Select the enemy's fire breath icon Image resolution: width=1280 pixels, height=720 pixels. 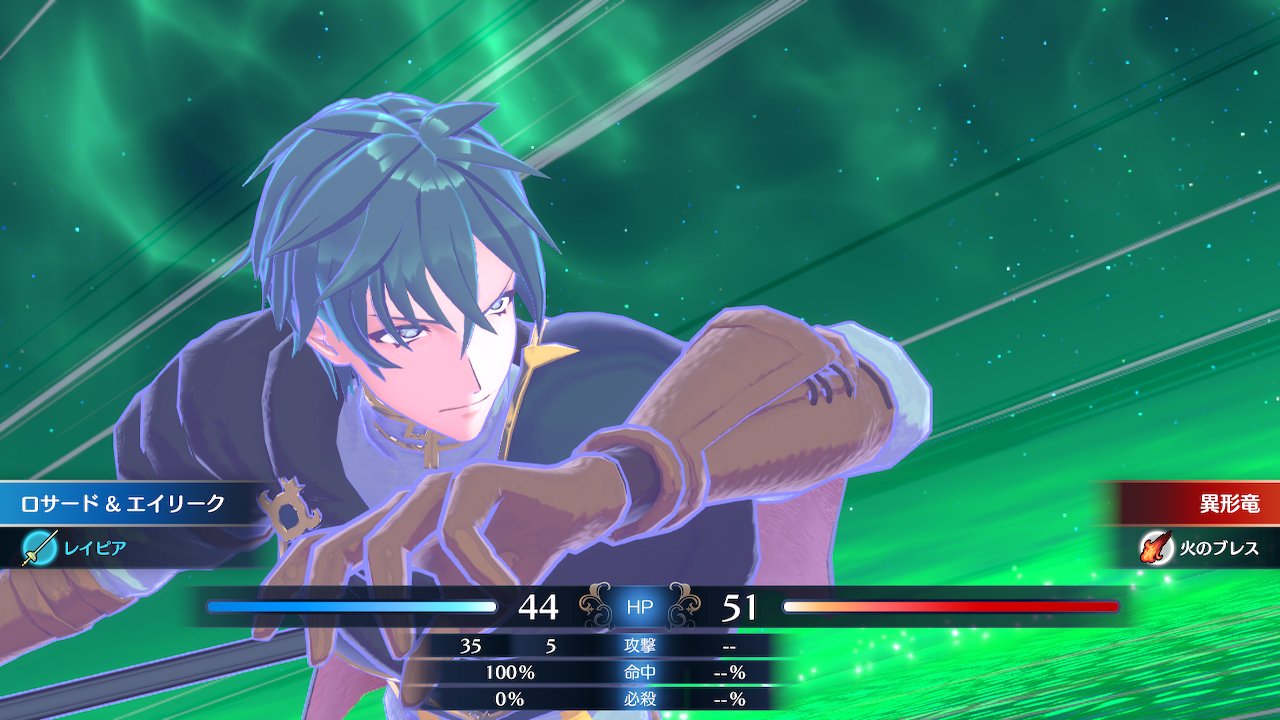[x=1157, y=548]
